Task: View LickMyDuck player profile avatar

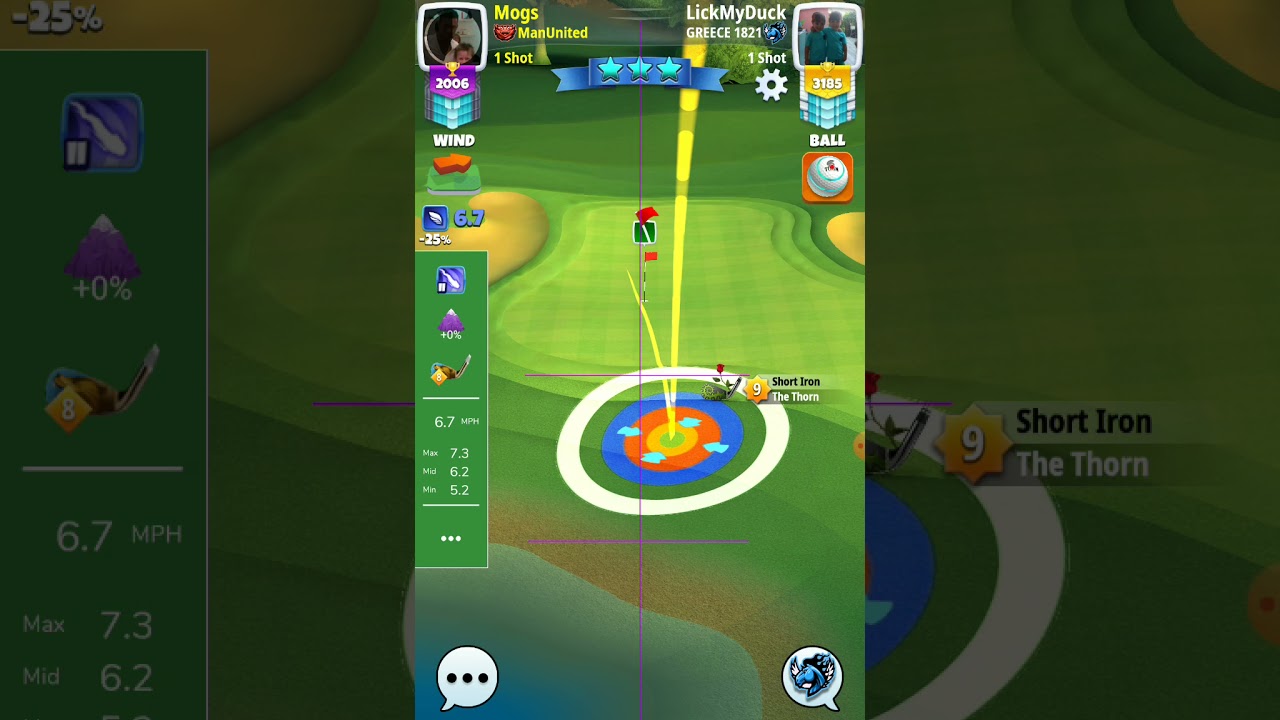Action: point(826,37)
